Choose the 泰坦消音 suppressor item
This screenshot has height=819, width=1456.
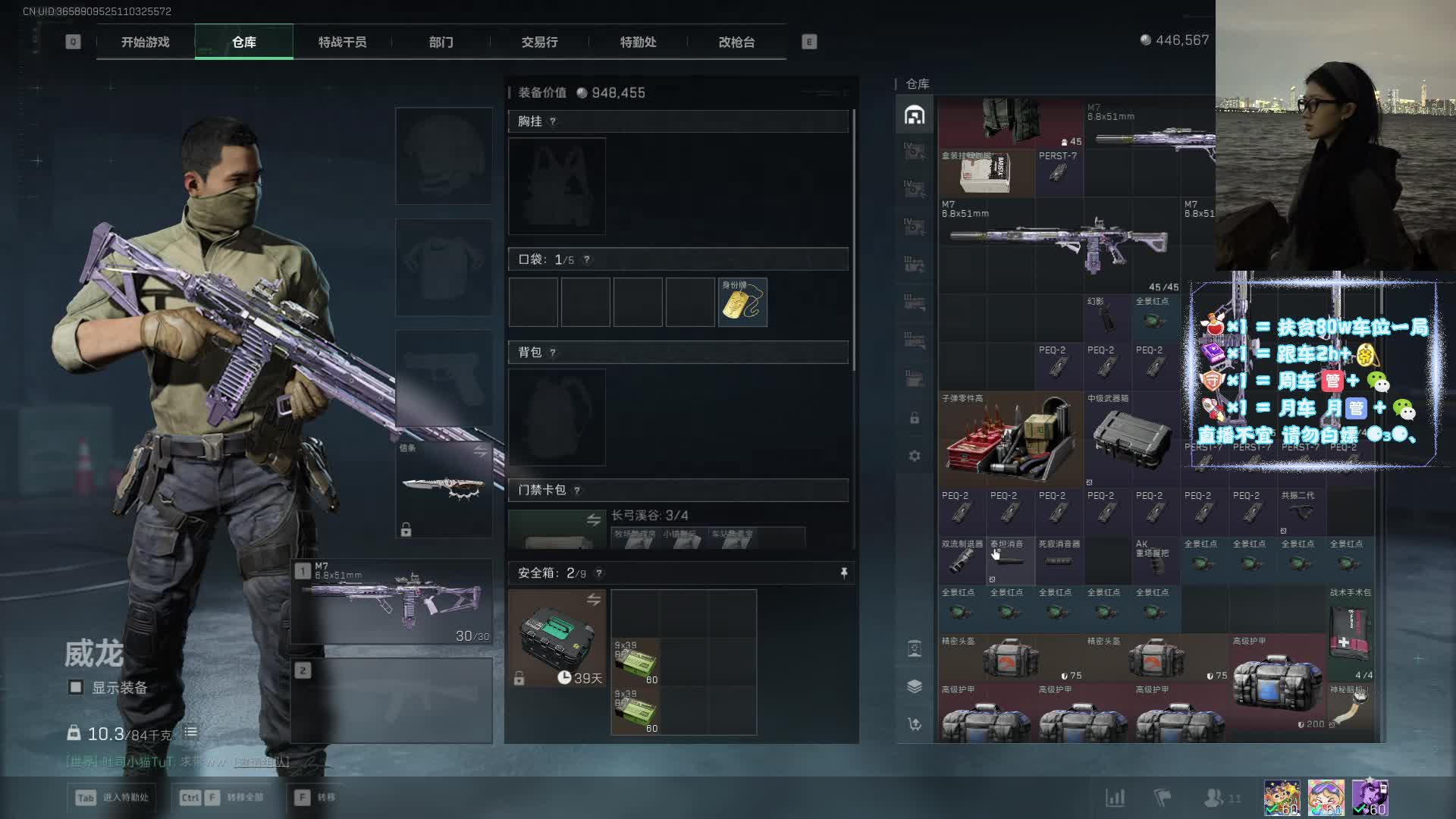(1010, 560)
